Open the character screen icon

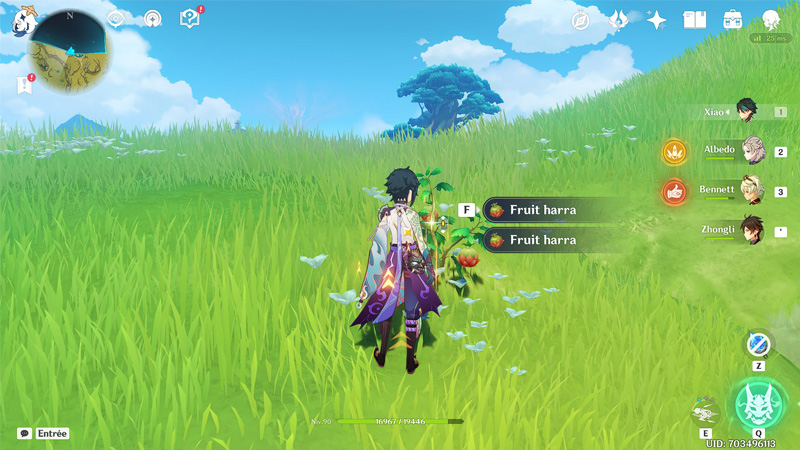(771, 20)
